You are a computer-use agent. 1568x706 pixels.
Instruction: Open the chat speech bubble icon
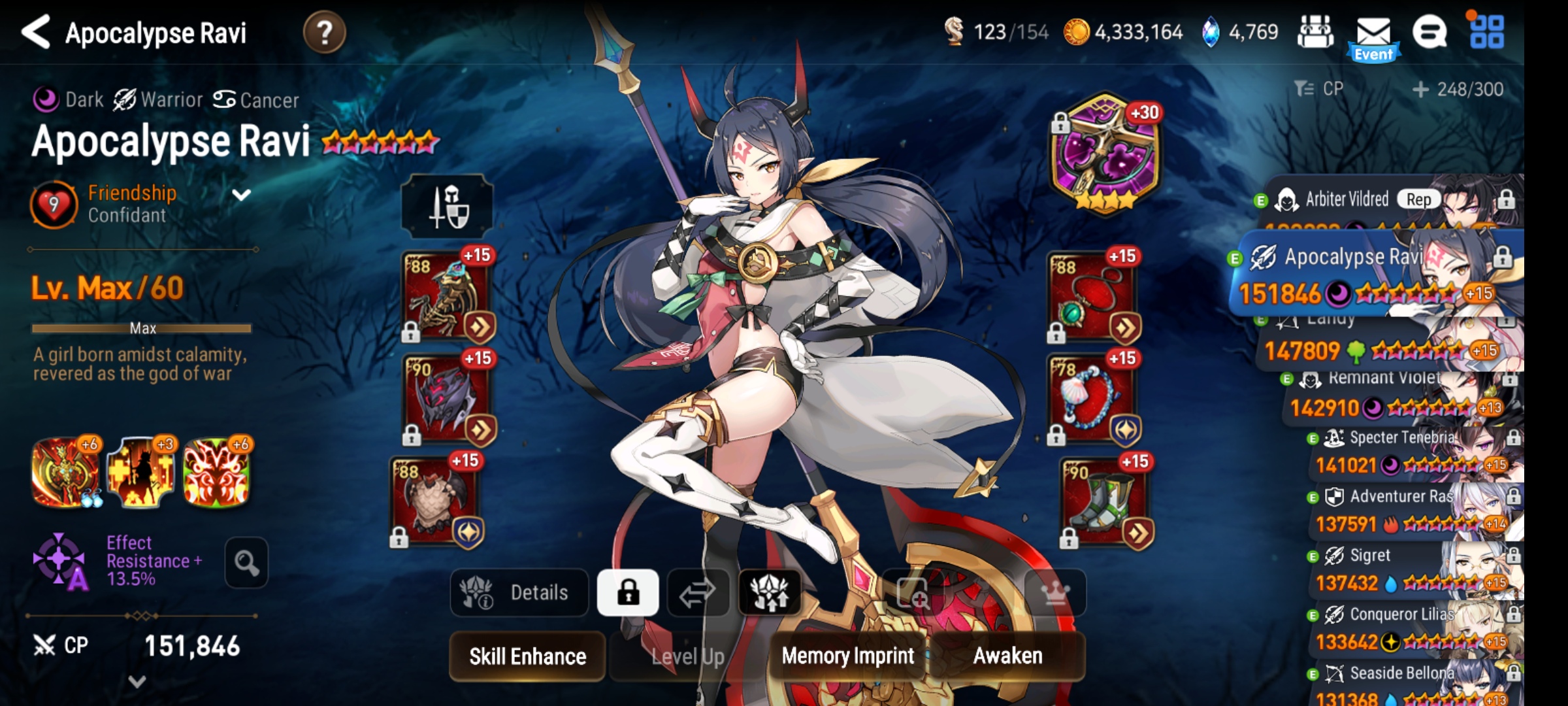pyautogui.click(x=1429, y=32)
